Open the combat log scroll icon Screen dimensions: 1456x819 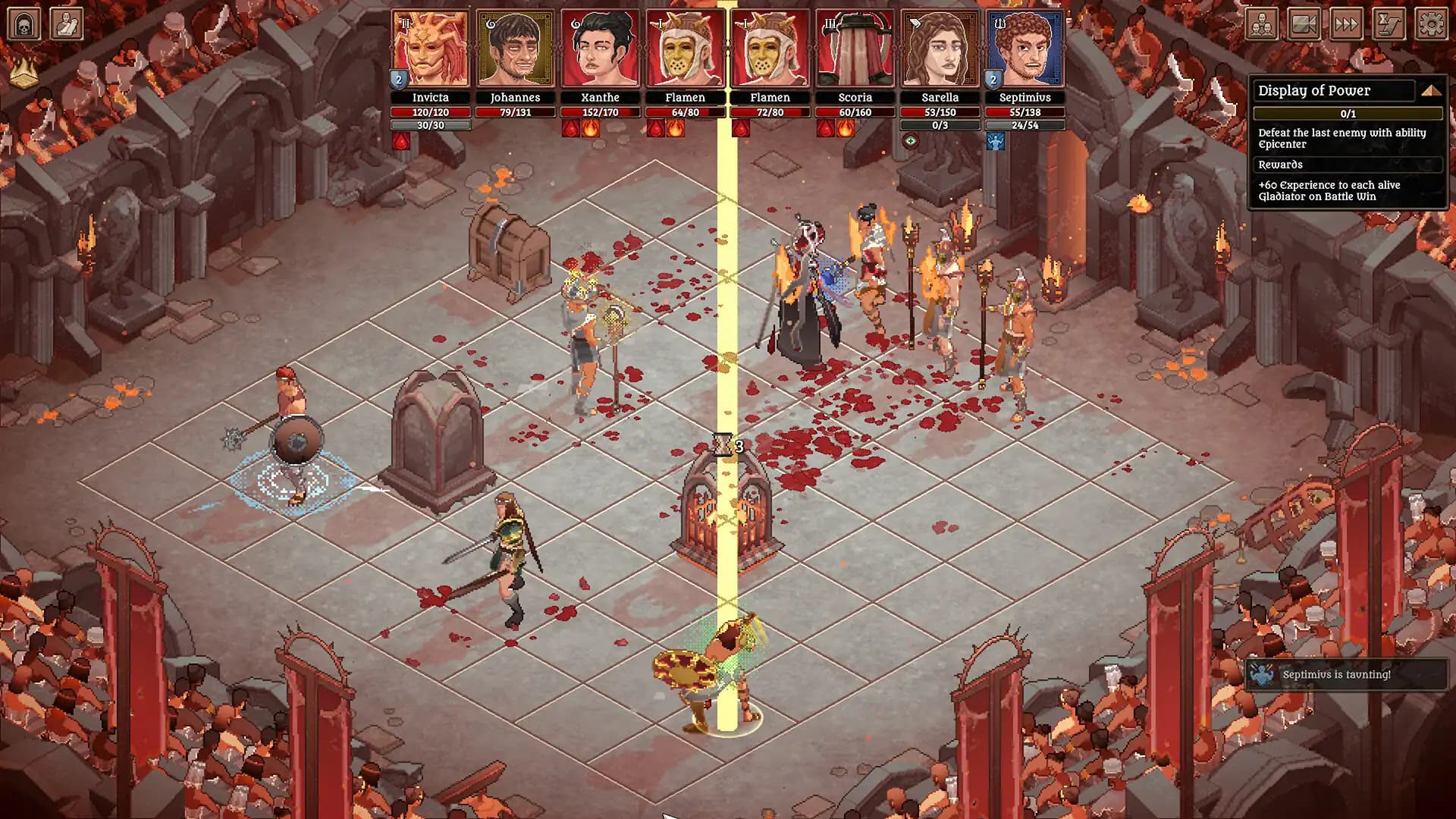1389,24
